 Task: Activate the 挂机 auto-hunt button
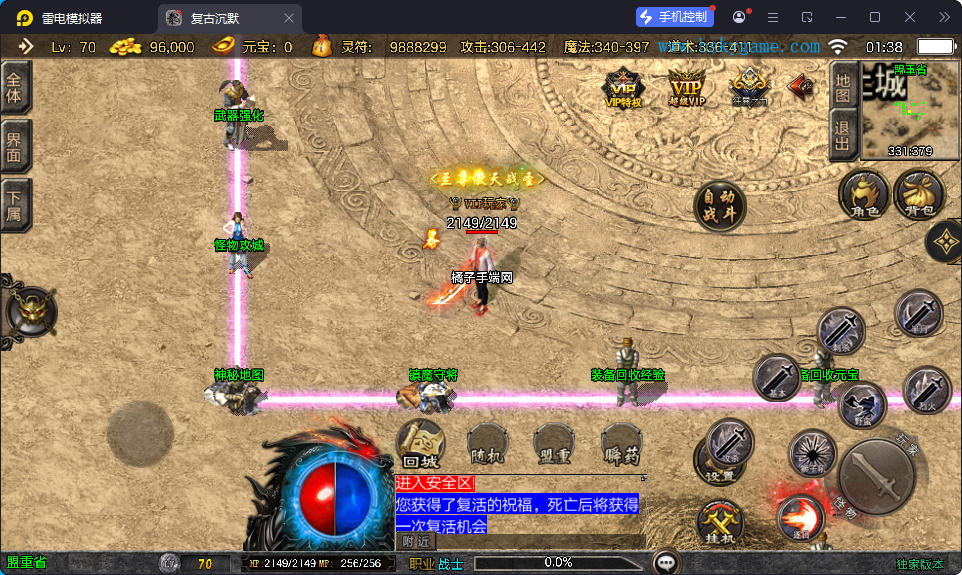(x=719, y=522)
